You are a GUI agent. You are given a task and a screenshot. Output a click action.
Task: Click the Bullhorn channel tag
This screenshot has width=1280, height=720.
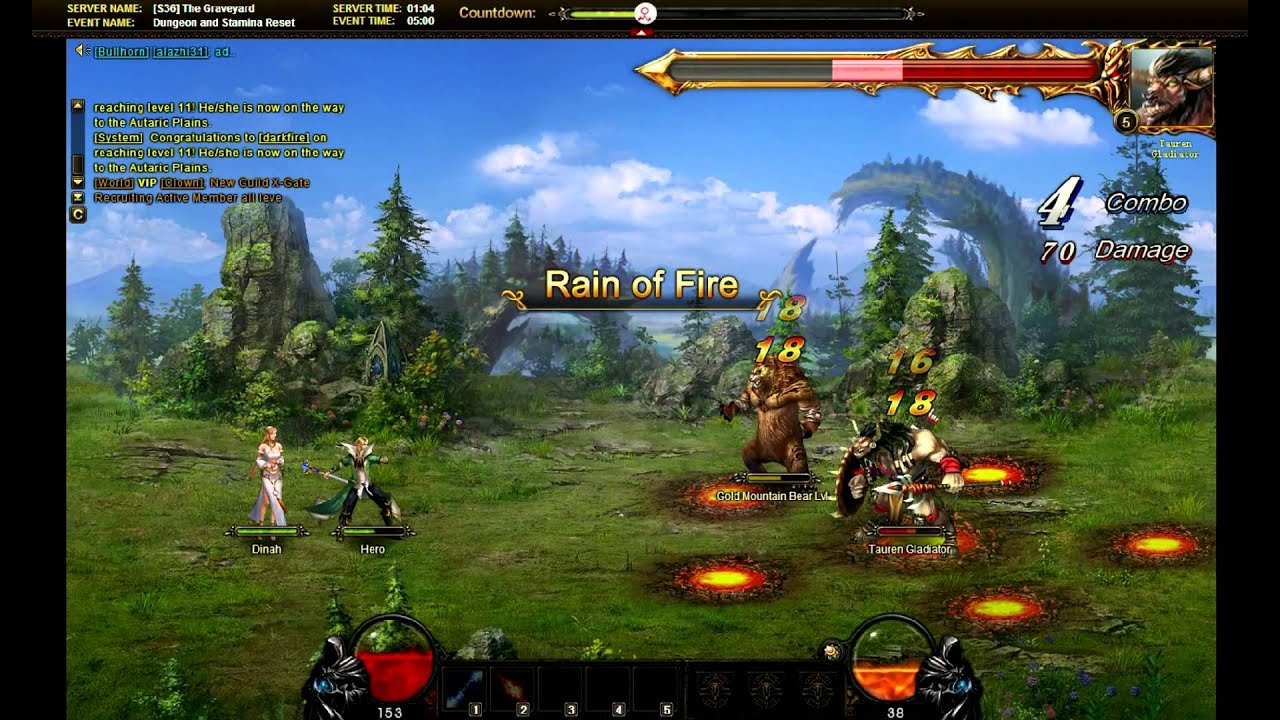120,51
